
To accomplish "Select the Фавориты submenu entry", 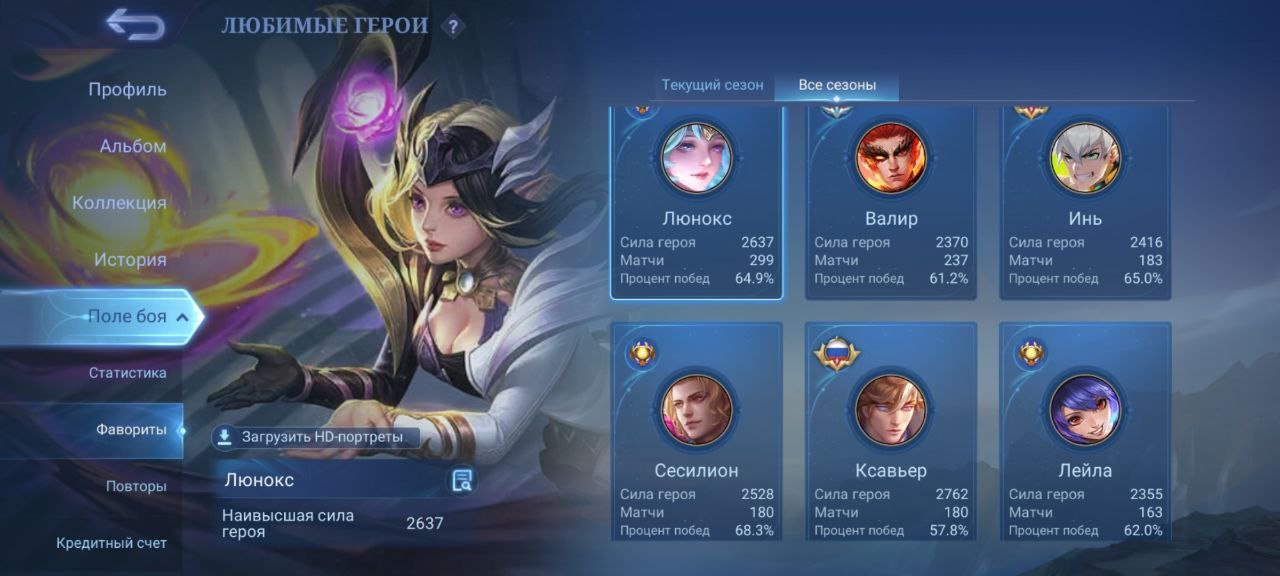I will pos(131,430).
